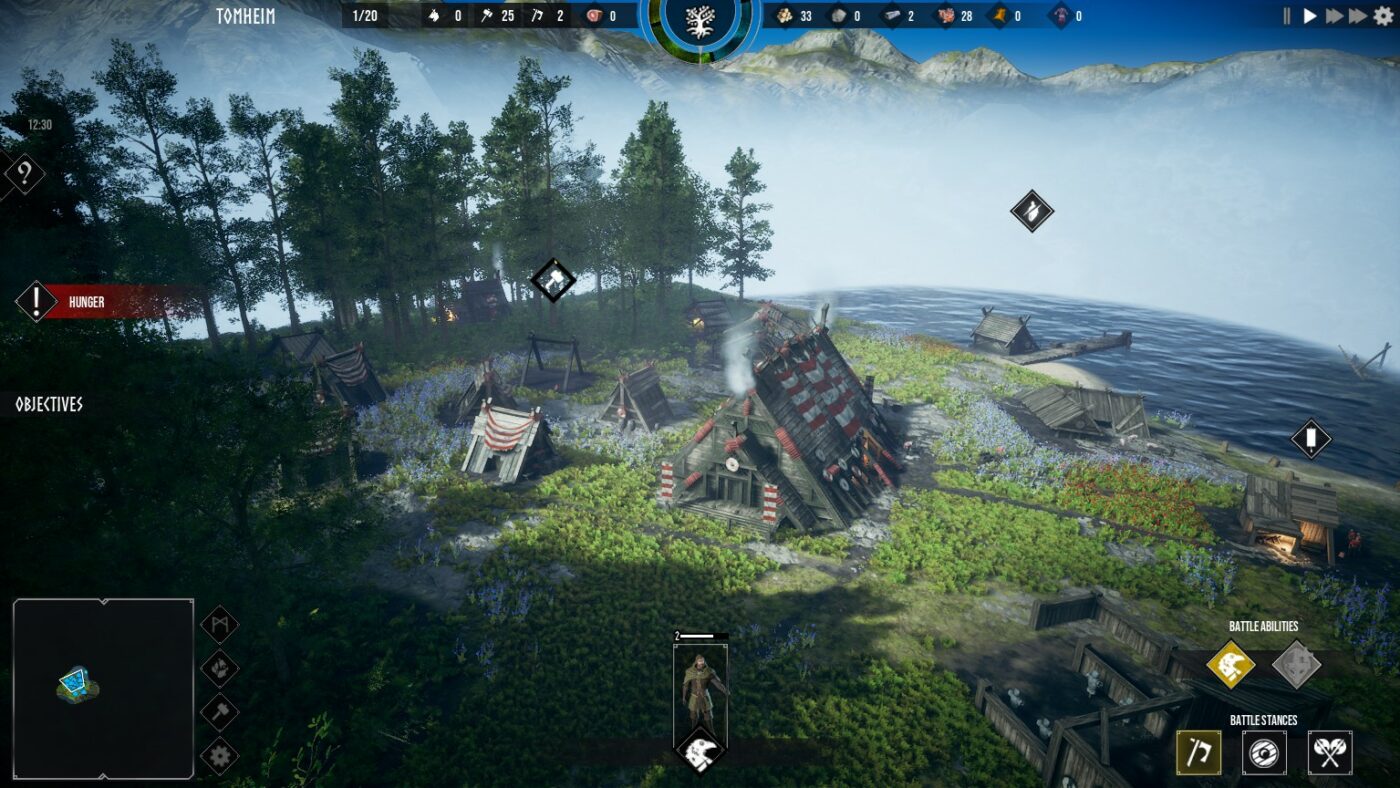1400x788 pixels.
Task: Toggle the yellow shield Battle Ability
Action: coord(1229,666)
